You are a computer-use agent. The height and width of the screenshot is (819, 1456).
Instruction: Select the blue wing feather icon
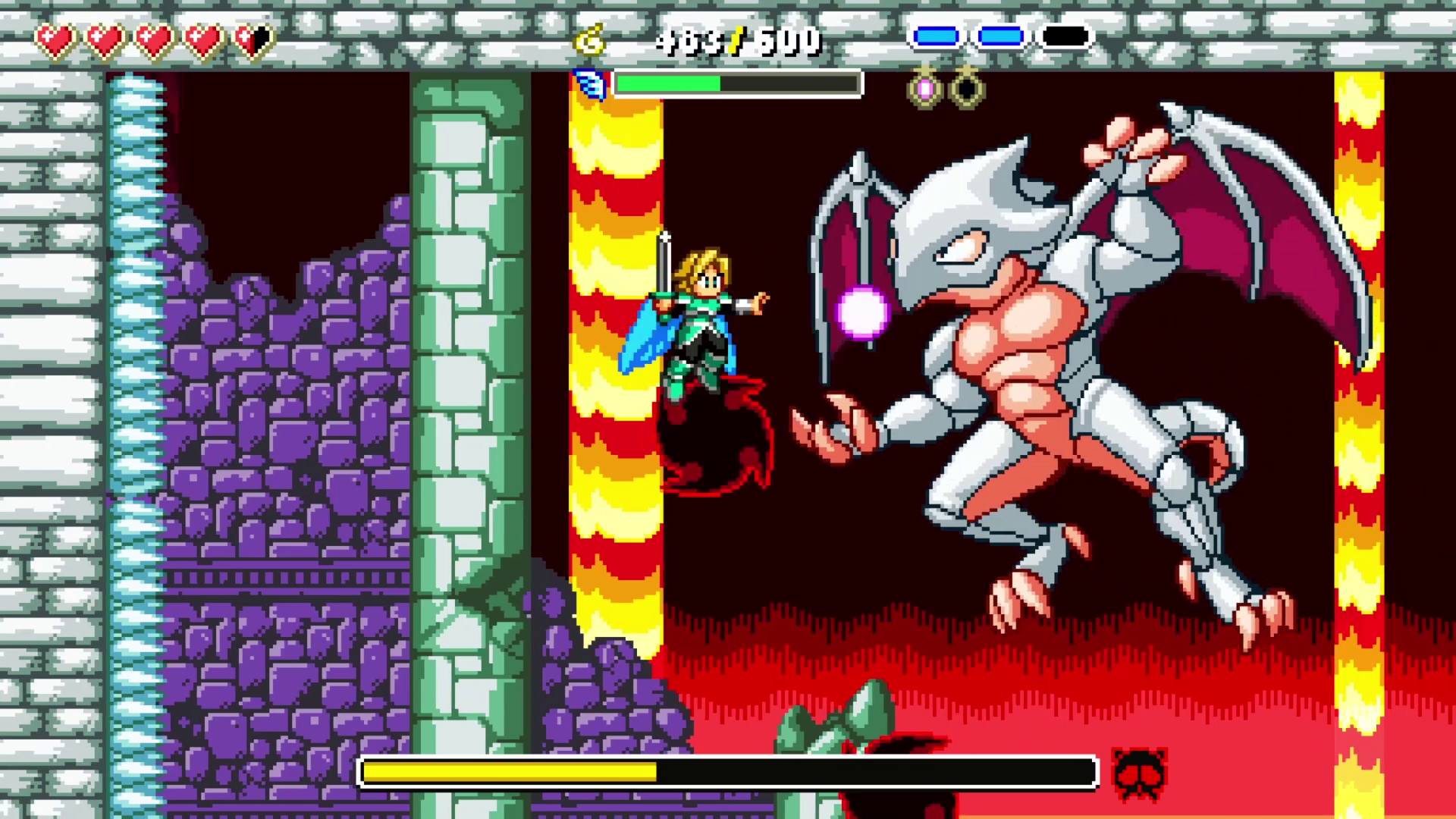591,82
